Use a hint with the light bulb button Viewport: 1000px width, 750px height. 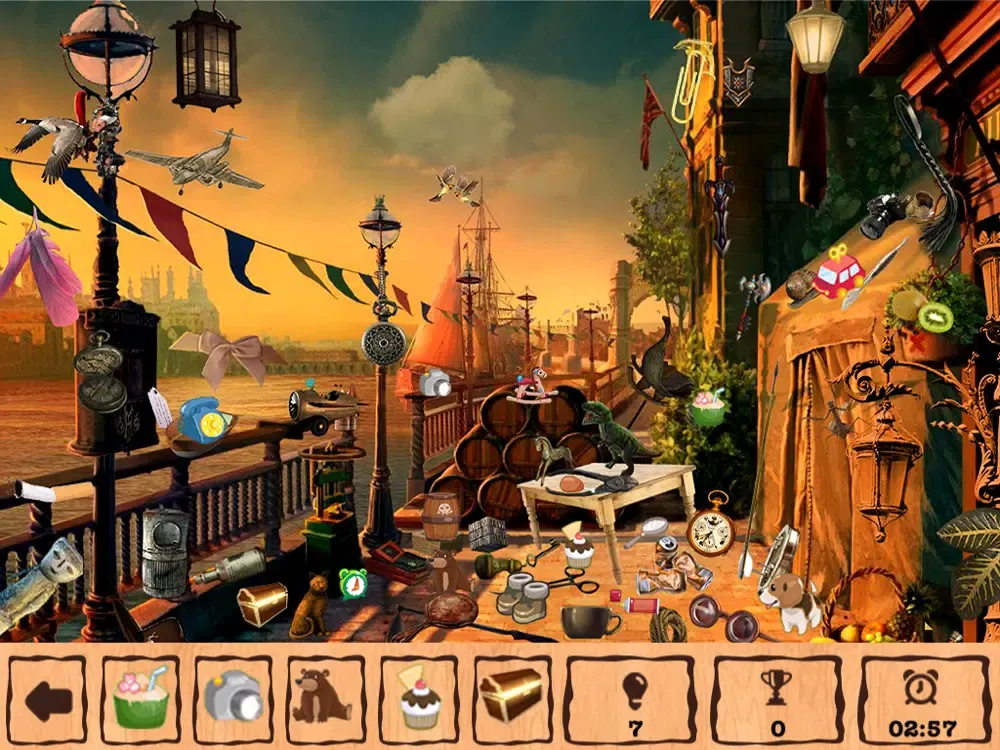point(635,699)
